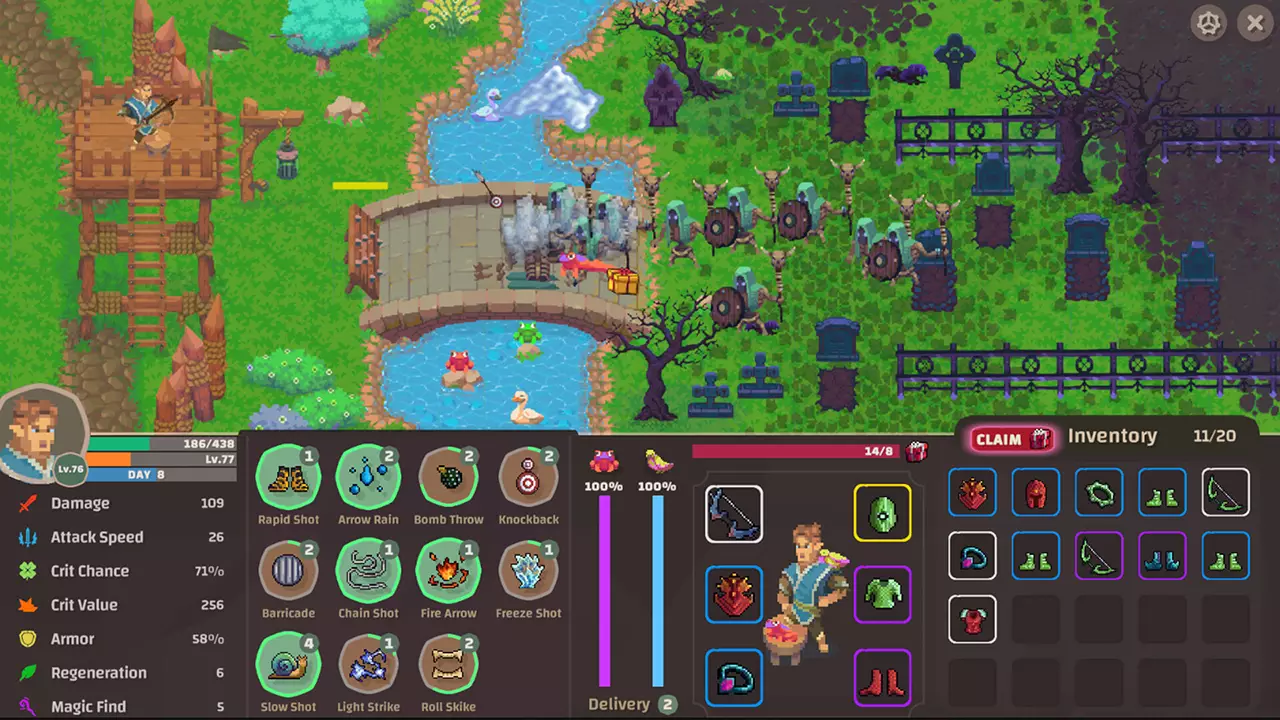1280x720 pixels.
Task: Activate the Roll Skike scroll skill
Action: click(x=448, y=664)
